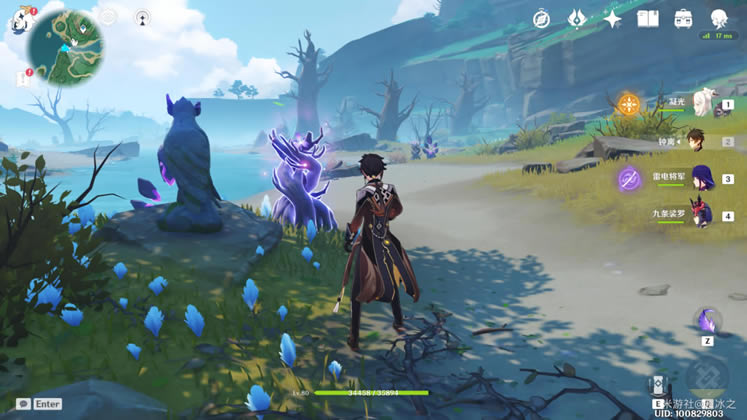This screenshot has width=747, height=420.
Task: Click the faint circular icon beside minimap
Action: click(108, 17)
